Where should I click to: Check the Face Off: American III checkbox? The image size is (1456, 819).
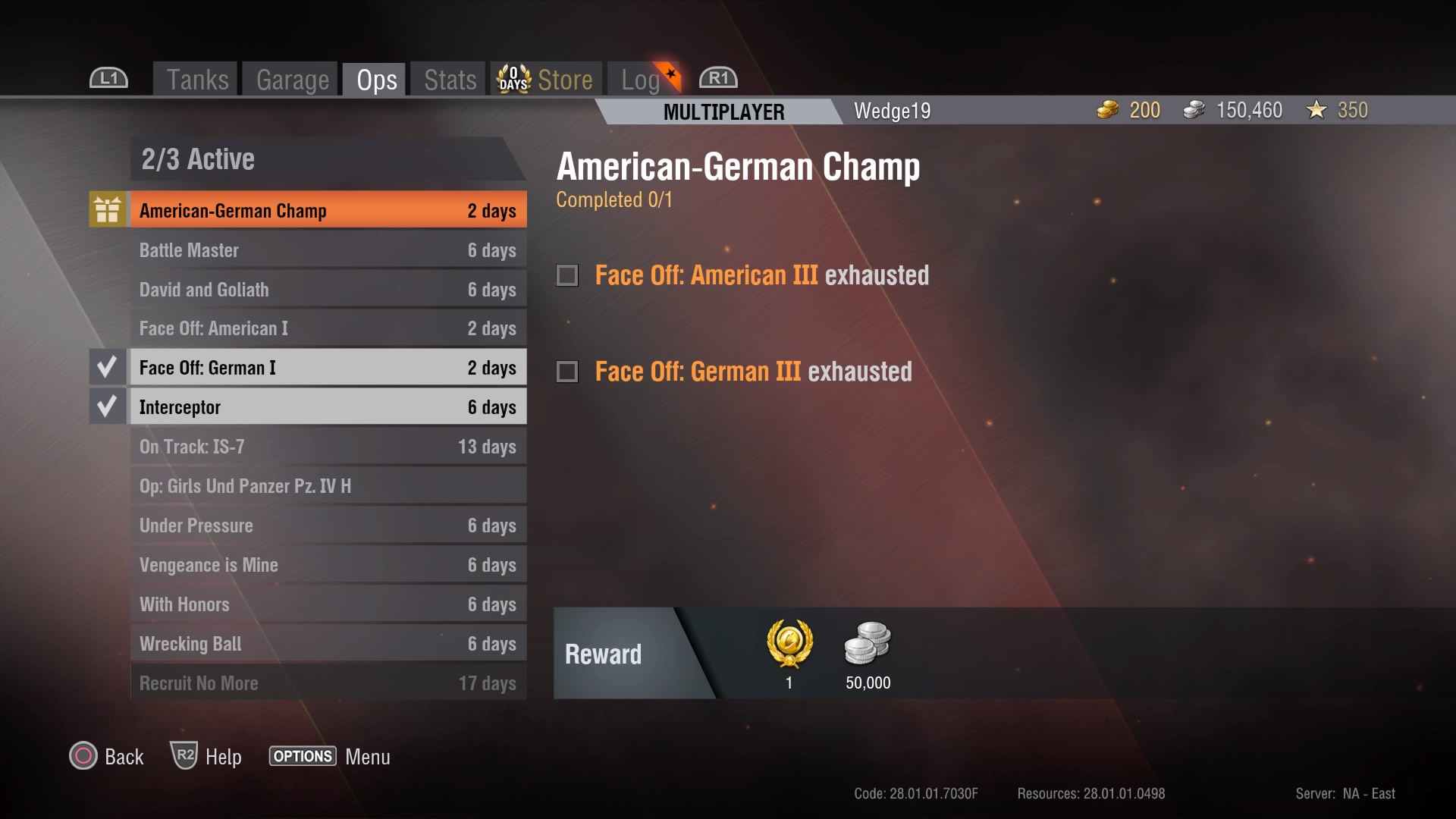[566, 275]
